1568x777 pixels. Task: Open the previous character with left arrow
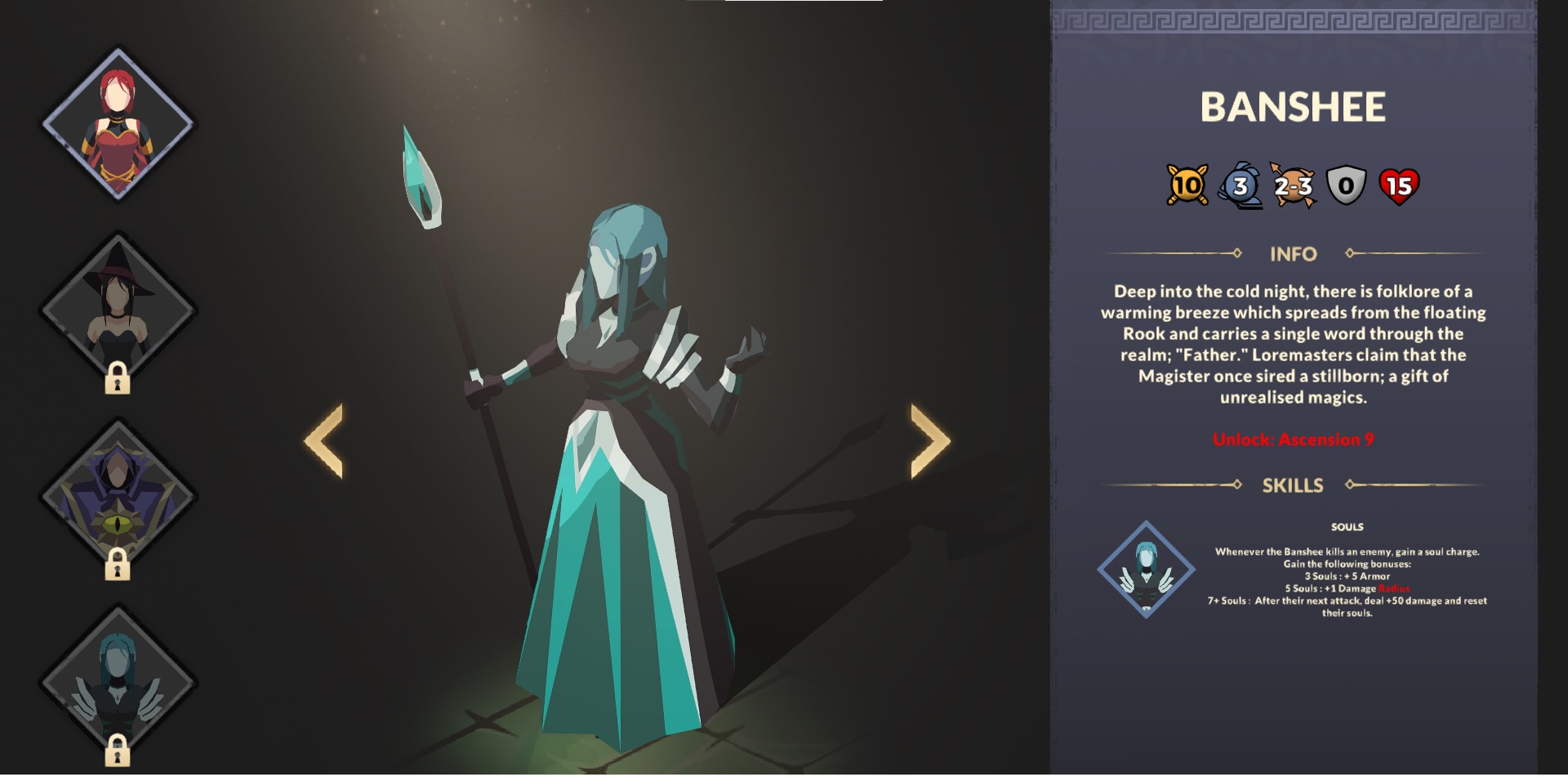[324, 441]
